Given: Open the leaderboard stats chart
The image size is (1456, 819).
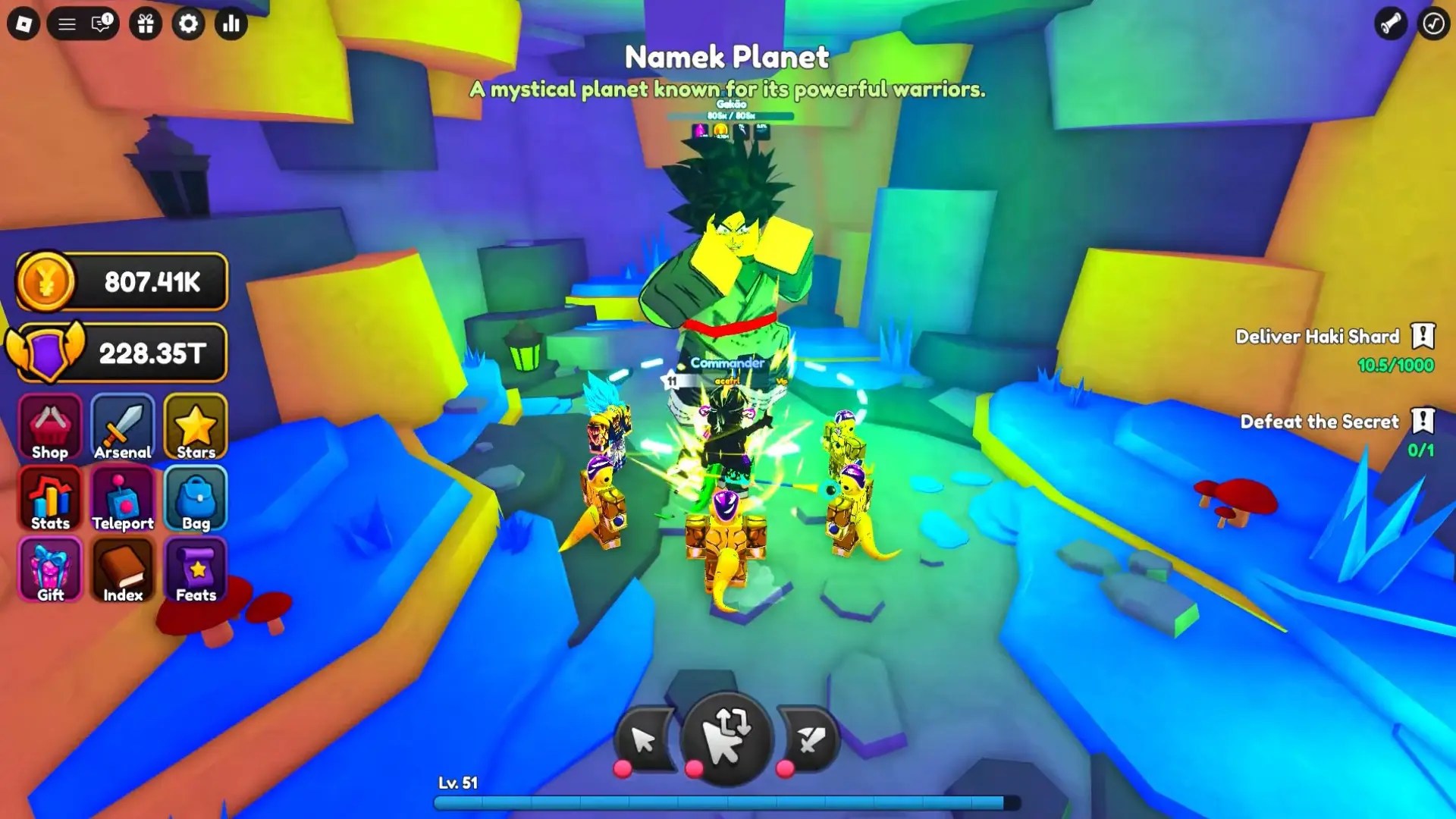Looking at the screenshot, I should tap(231, 24).
